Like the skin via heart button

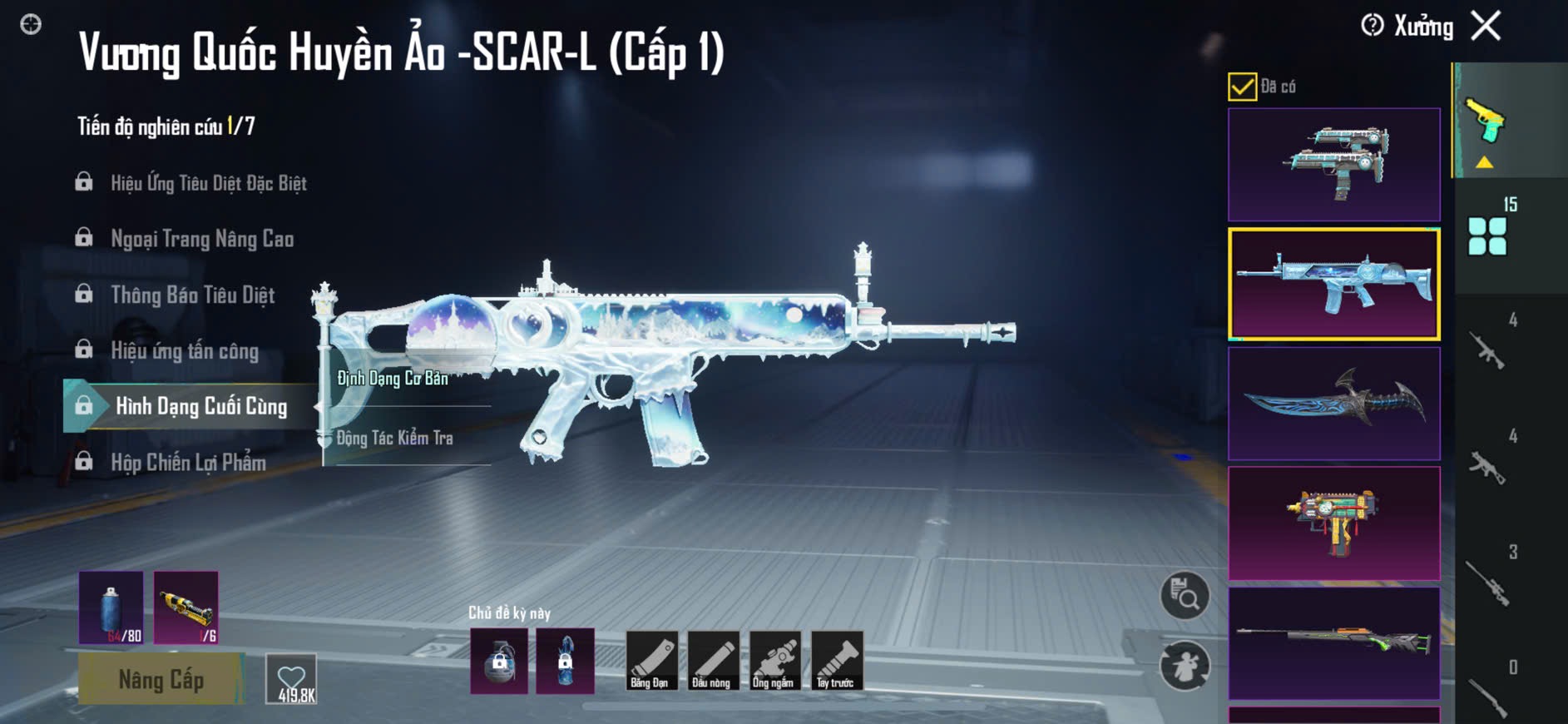[291, 679]
